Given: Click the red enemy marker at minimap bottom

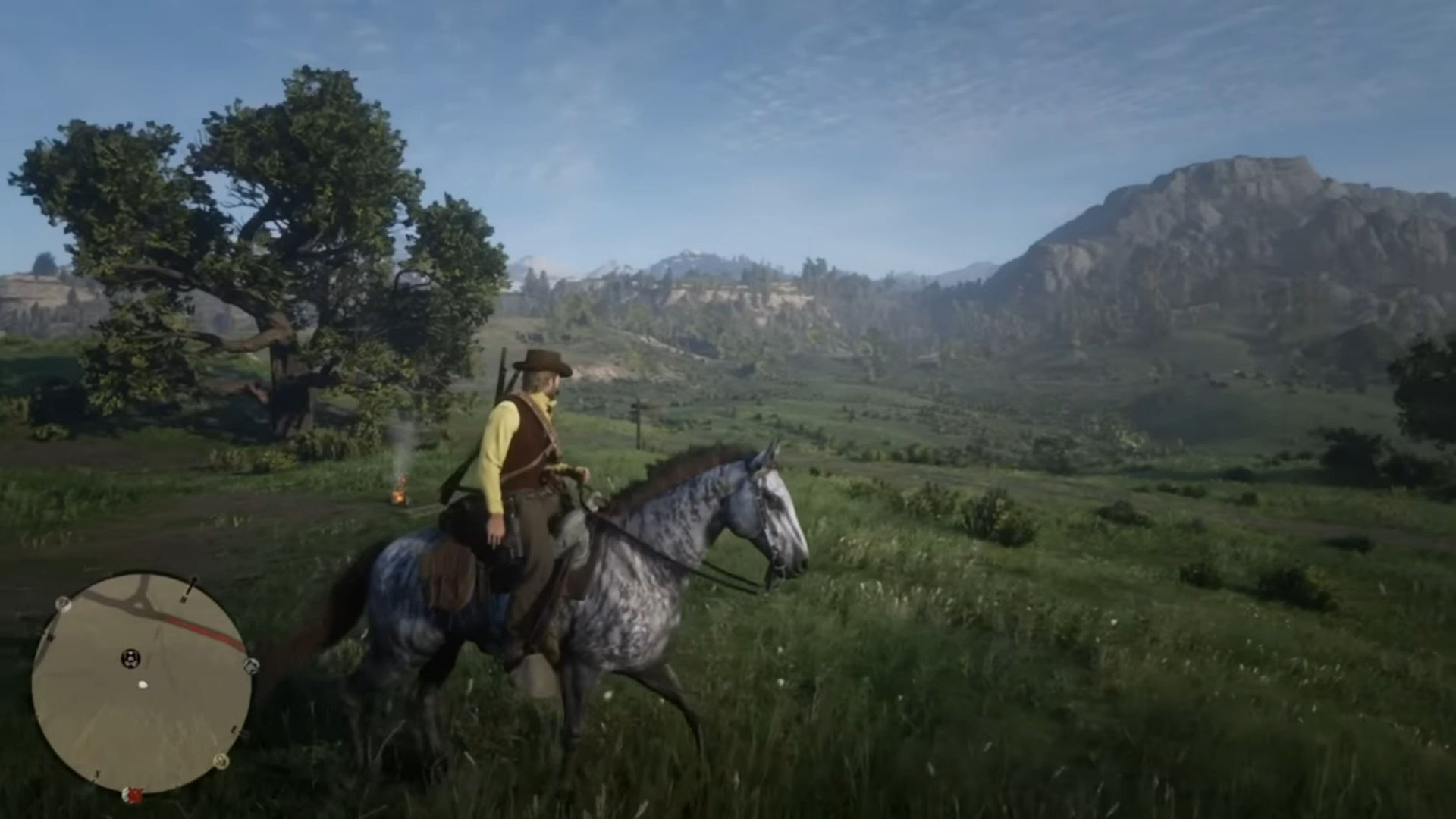Looking at the screenshot, I should [x=133, y=793].
